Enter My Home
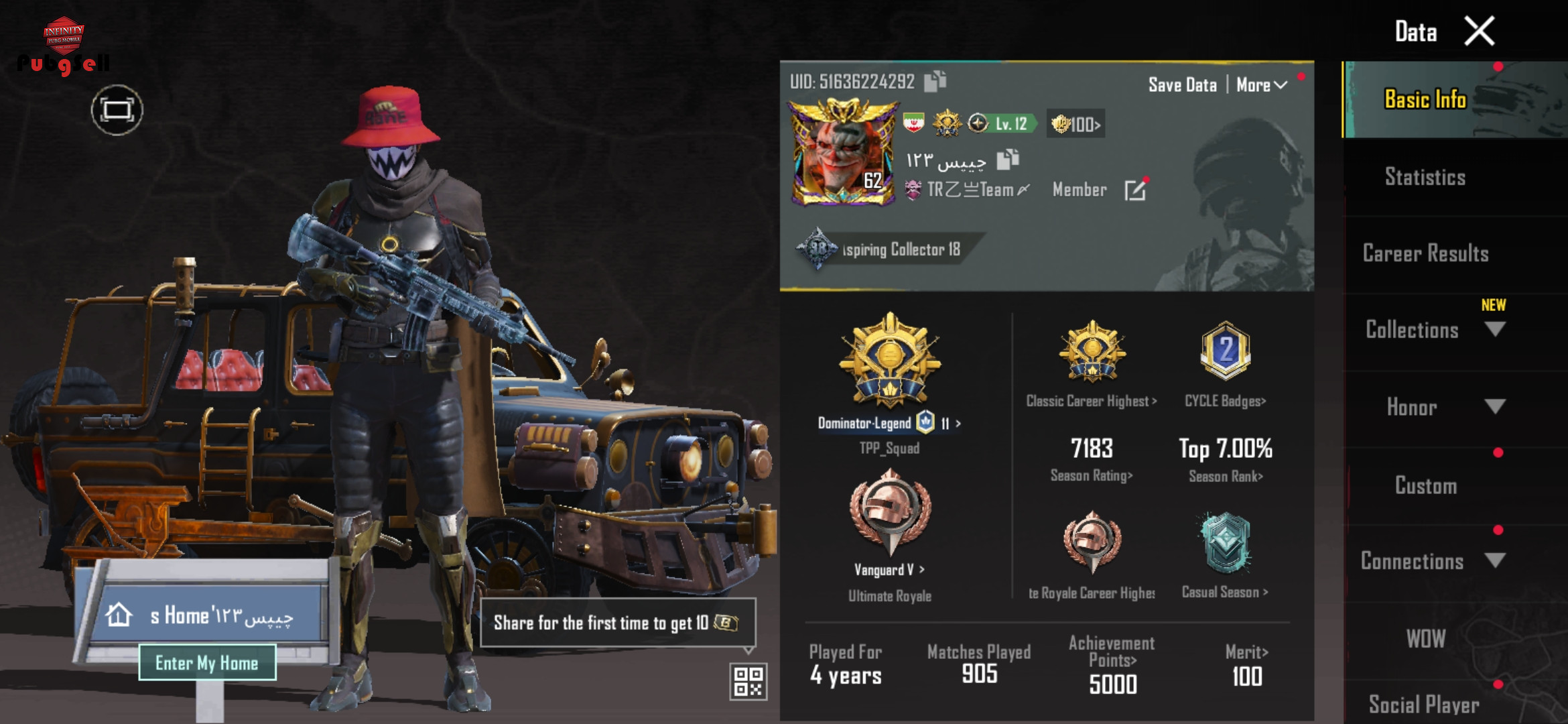Image resolution: width=1568 pixels, height=724 pixels. (207, 663)
